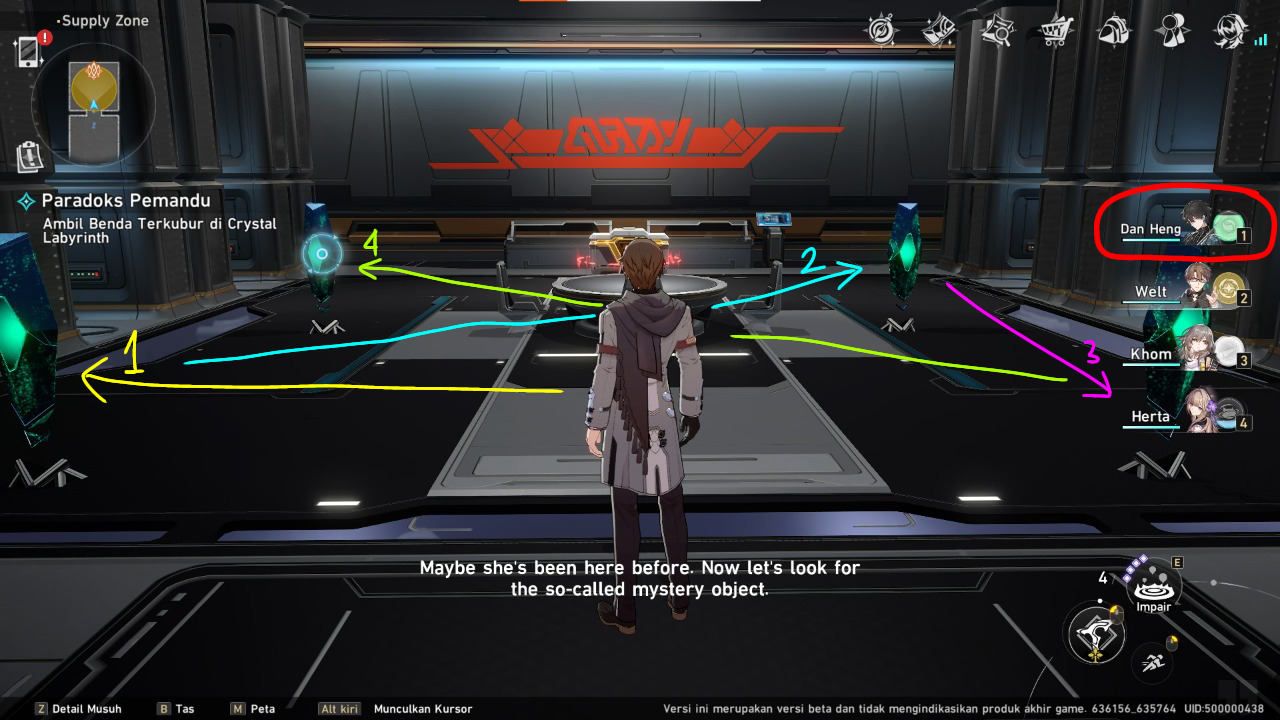The image size is (1280, 720).
Task: Open the in-game shop cart icon
Action: 1053,30
